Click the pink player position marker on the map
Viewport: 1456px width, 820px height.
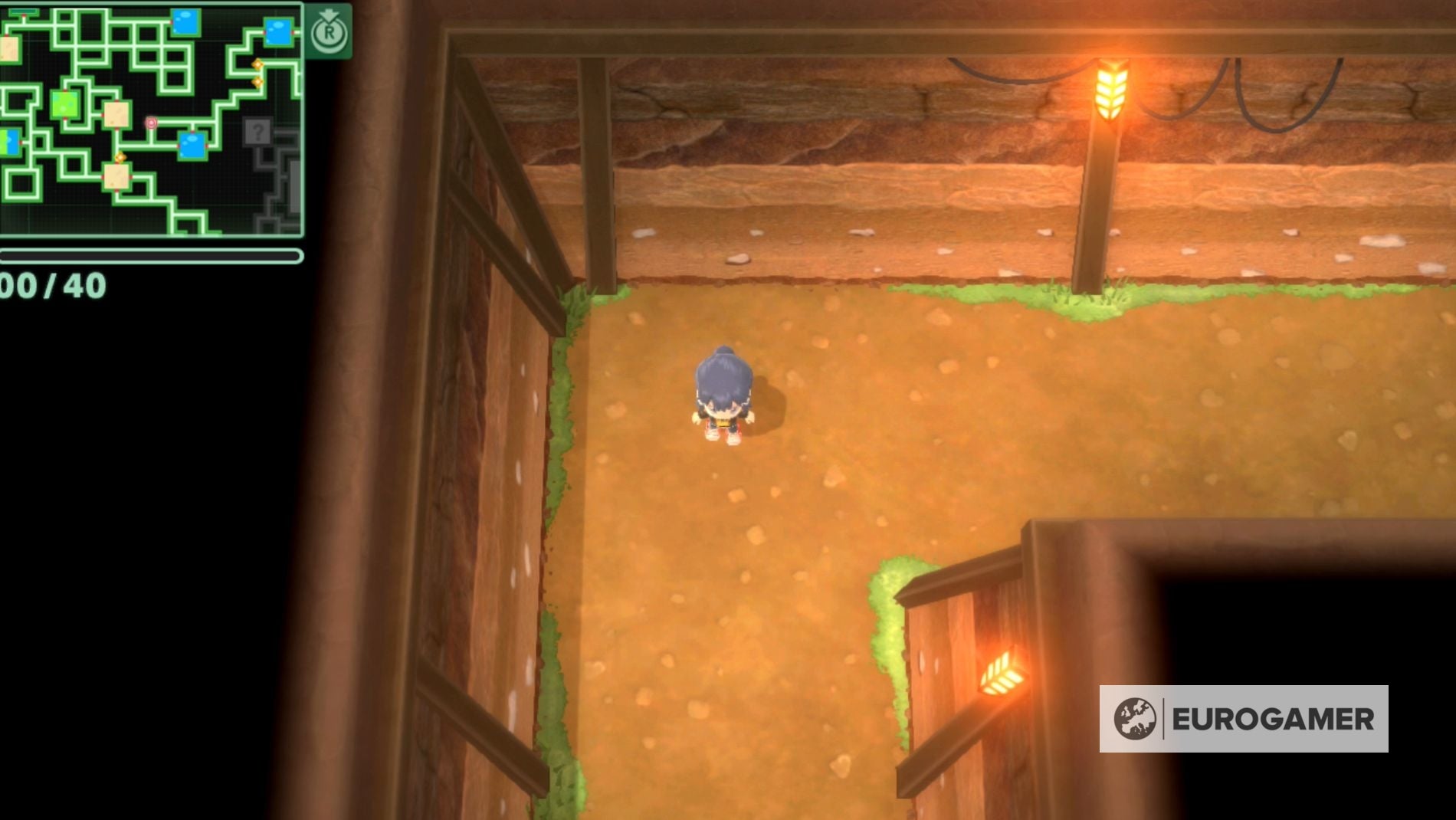151,123
